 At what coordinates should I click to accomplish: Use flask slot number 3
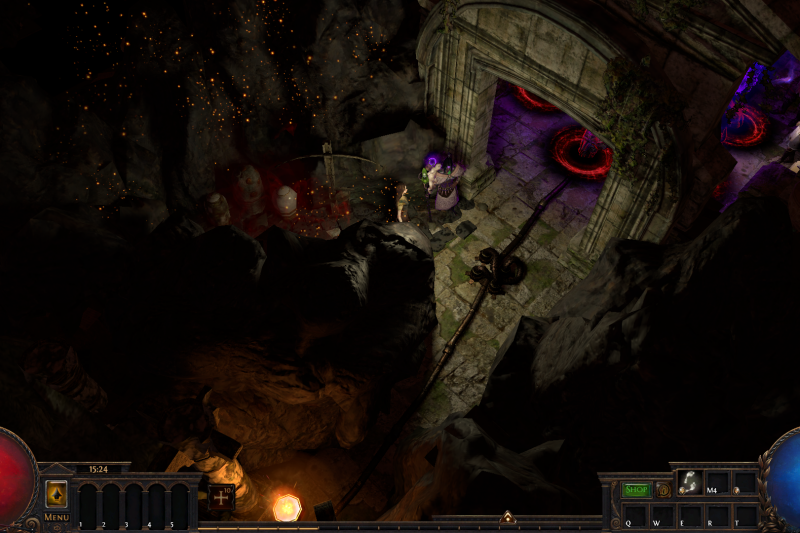click(133, 503)
